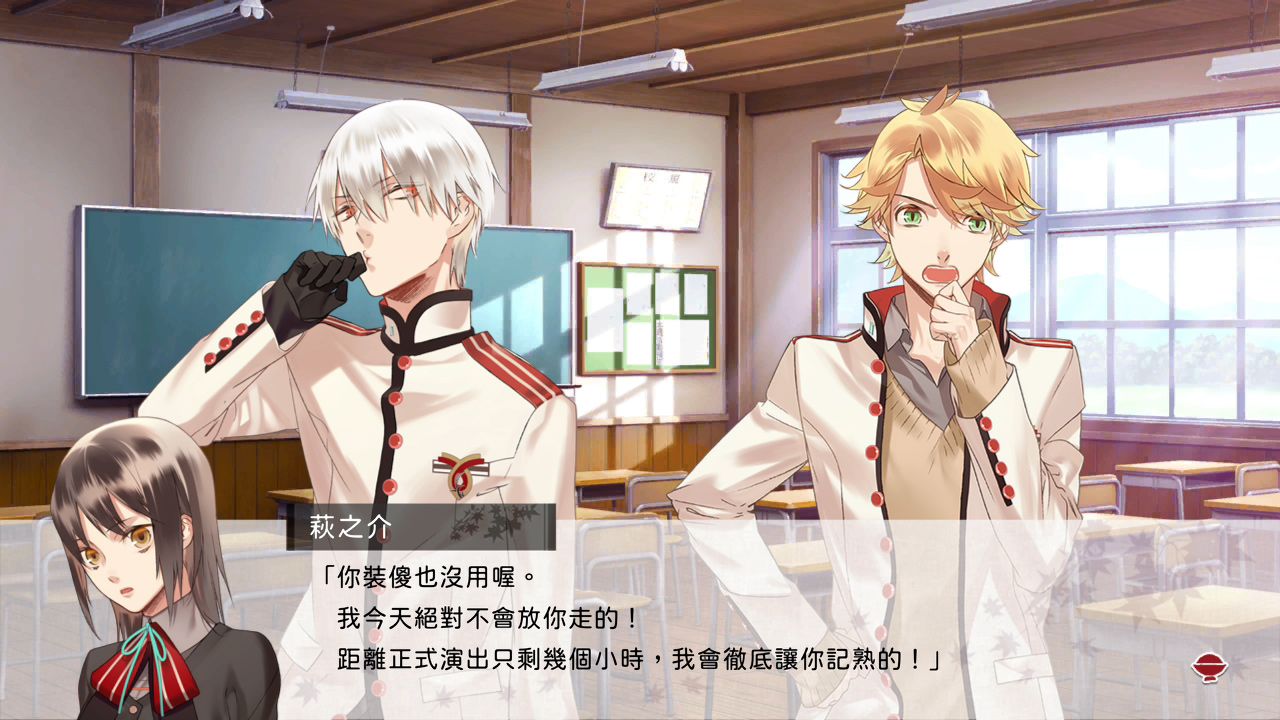The image size is (1280, 720).
Task: Advance the dialogue by clicking the text box
Action: coord(640,620)
